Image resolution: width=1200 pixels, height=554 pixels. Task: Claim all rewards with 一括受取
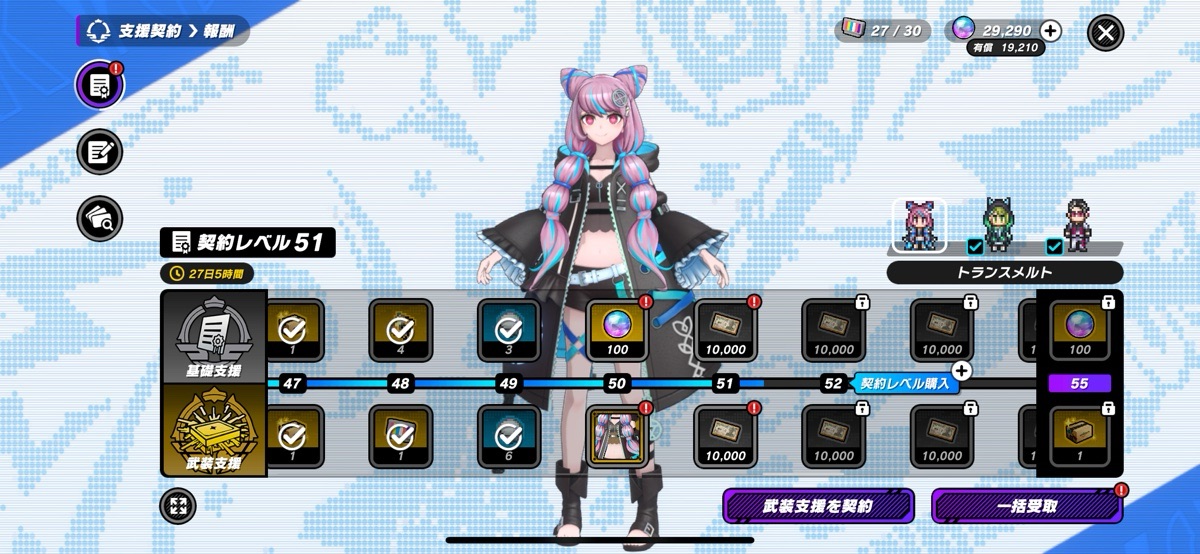click(x=1025, y=506)
